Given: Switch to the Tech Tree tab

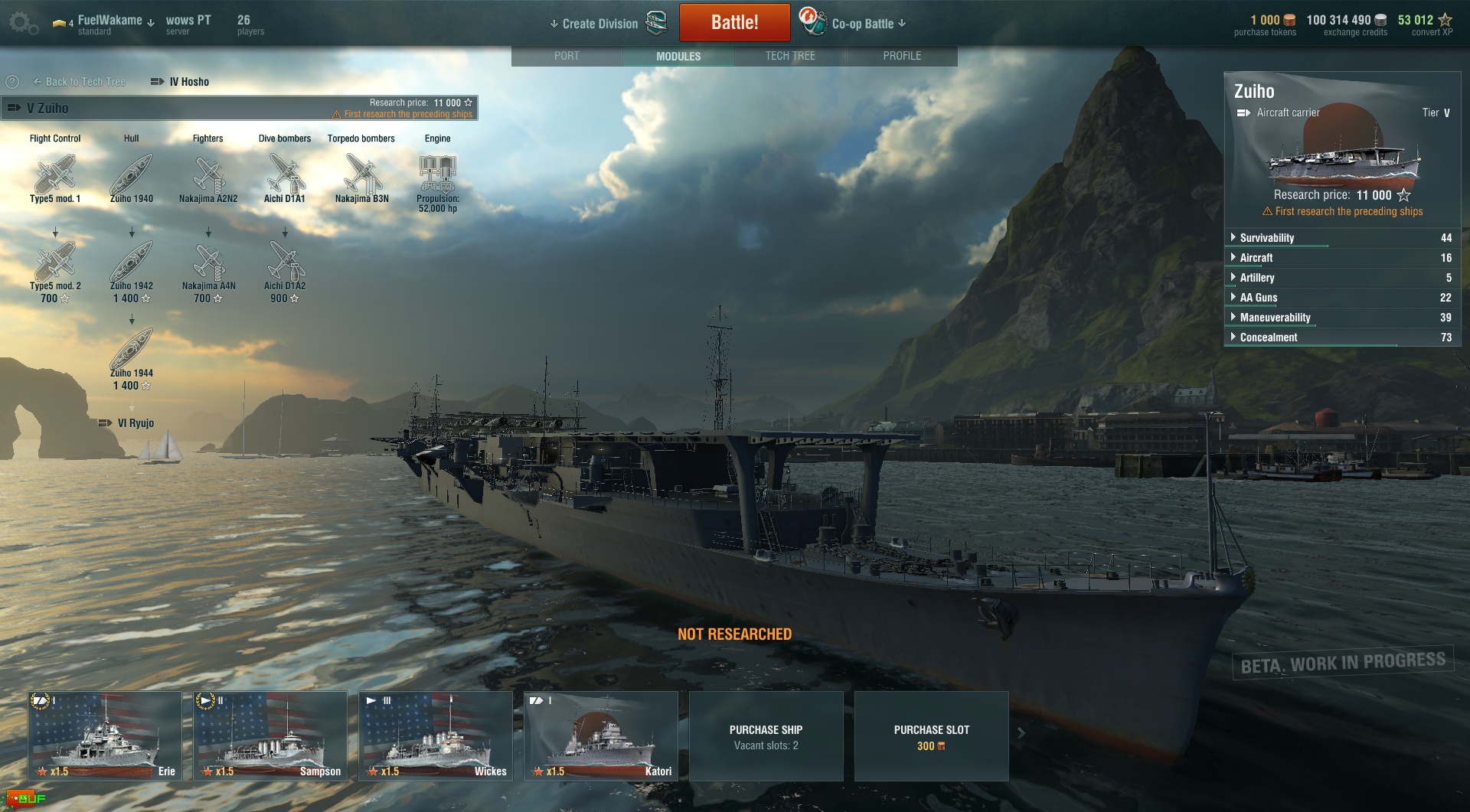Looking at the screenshot, I should click(790, 56).
